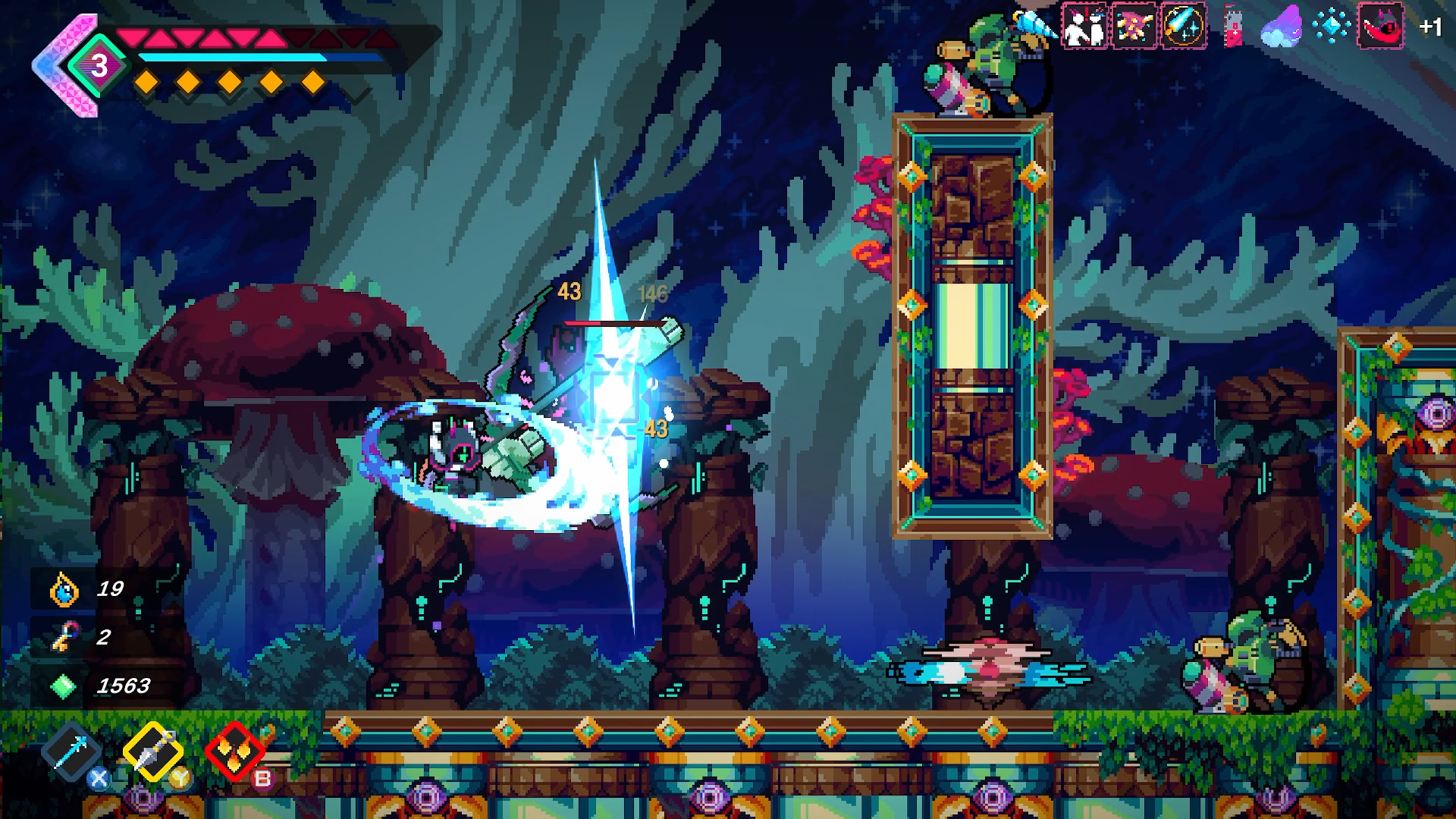
Task: Inspect the purple winged burst relic icon
Action: [x=1134, y=27]
